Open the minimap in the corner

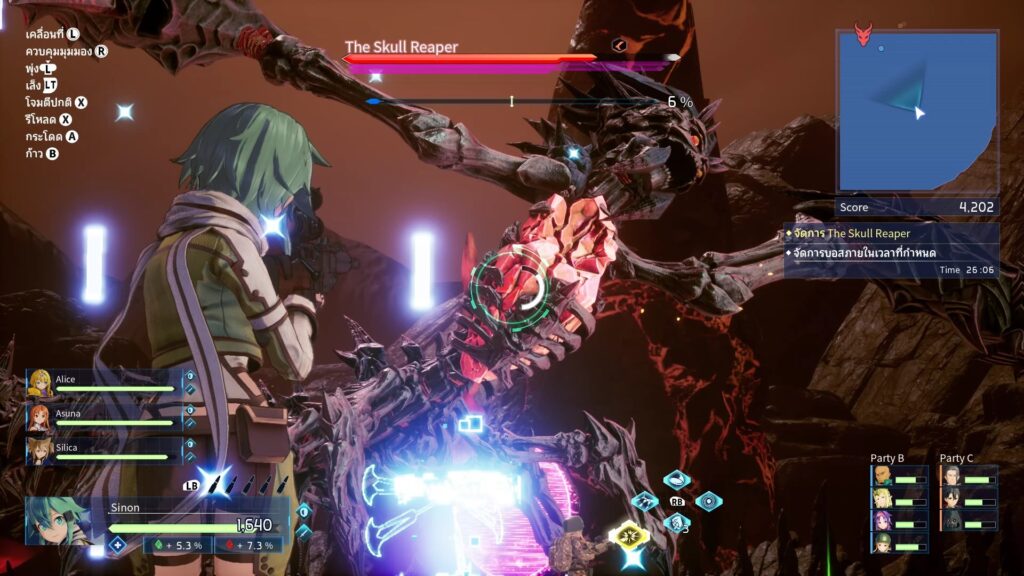916,110
